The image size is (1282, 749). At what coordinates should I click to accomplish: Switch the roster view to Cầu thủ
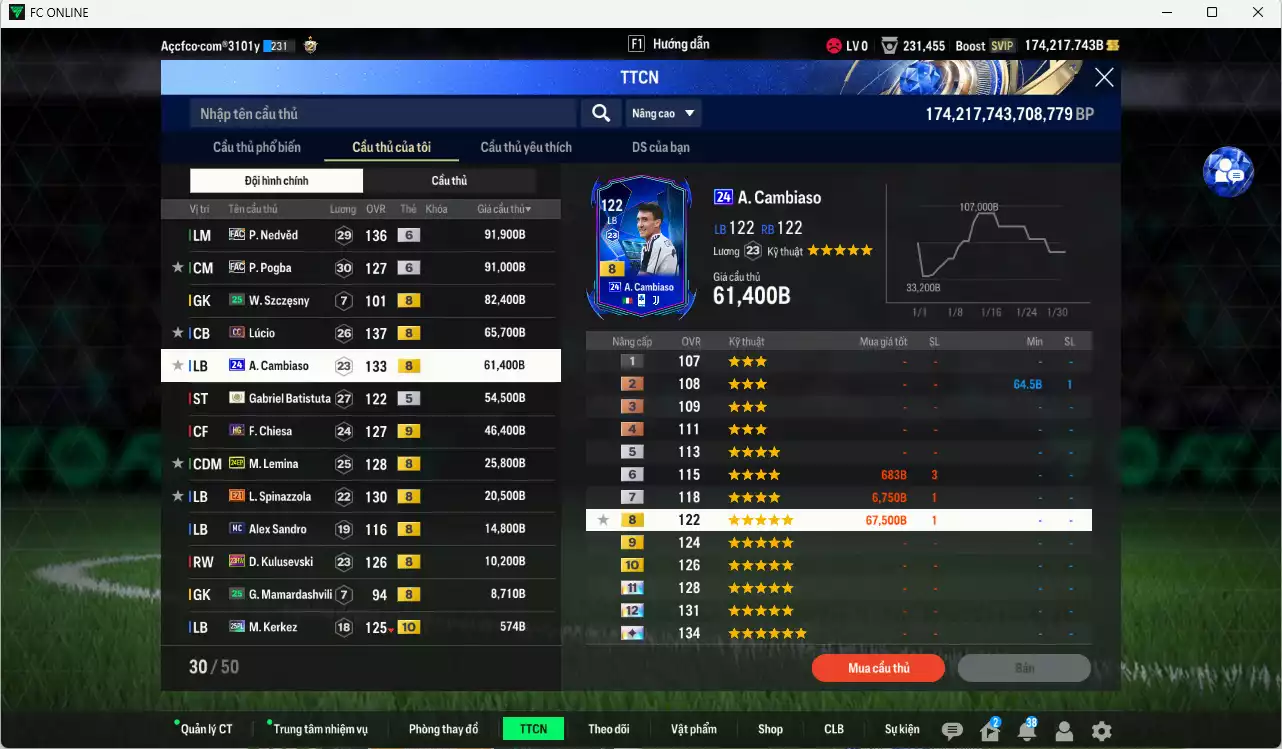448,180
